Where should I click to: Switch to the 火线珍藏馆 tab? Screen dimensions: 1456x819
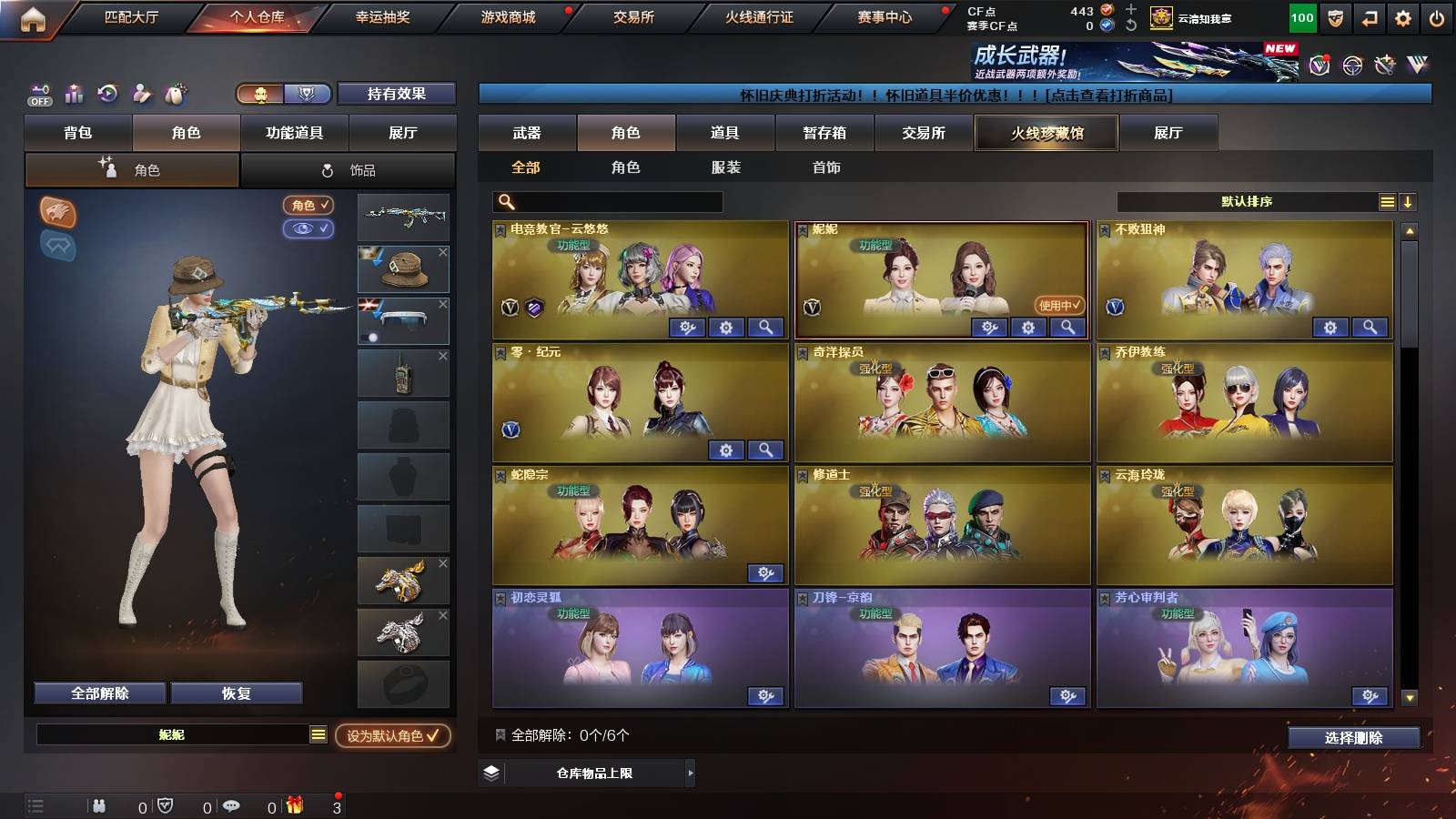click(1045, 133)
